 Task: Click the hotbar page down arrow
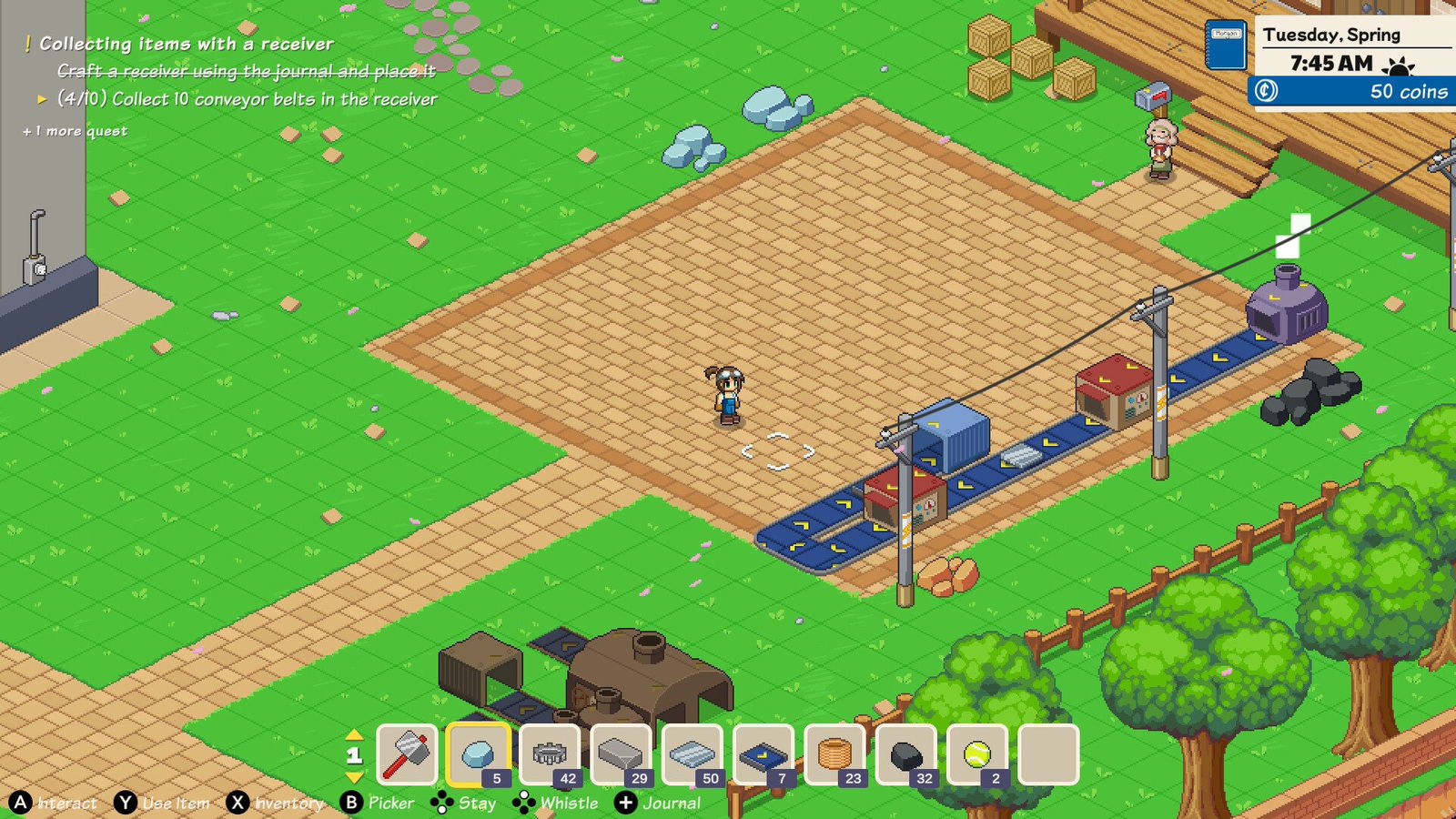[x=354, y=777]
